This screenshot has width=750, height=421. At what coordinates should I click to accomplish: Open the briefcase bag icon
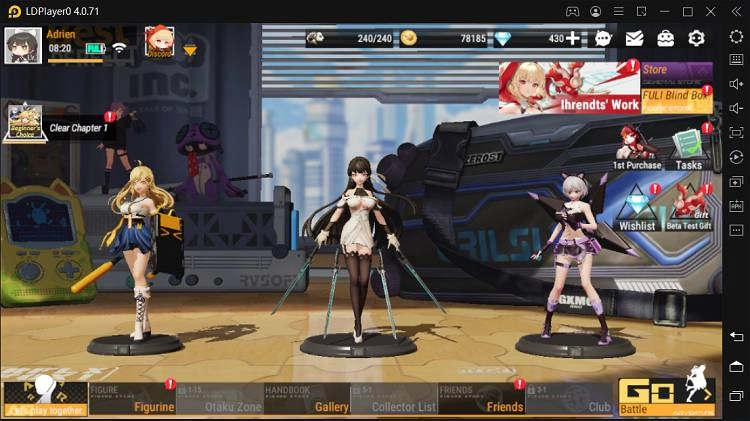(665, 39)
